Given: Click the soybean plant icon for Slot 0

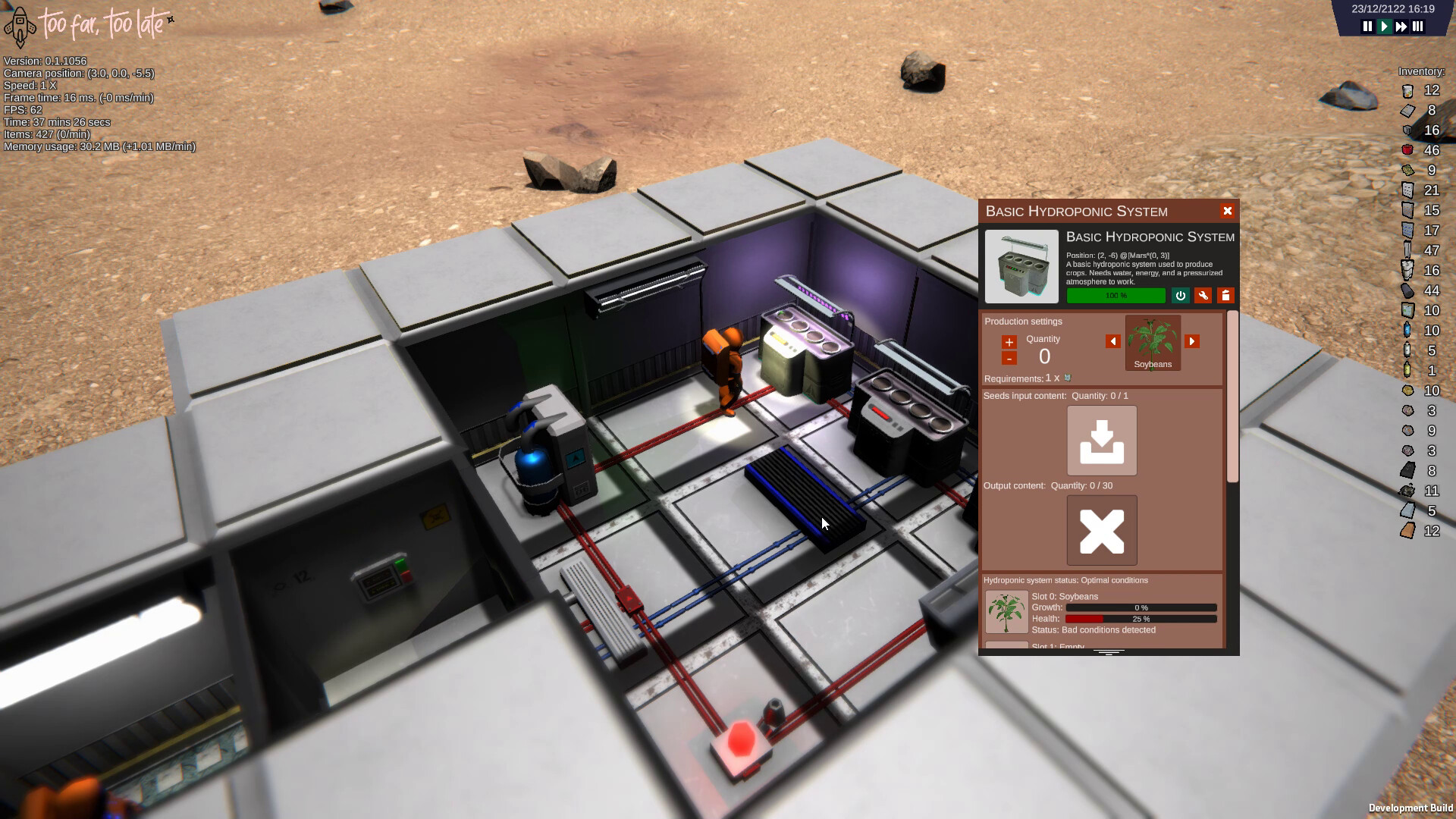Looking at the screenshot, I should coord(1006,611).
